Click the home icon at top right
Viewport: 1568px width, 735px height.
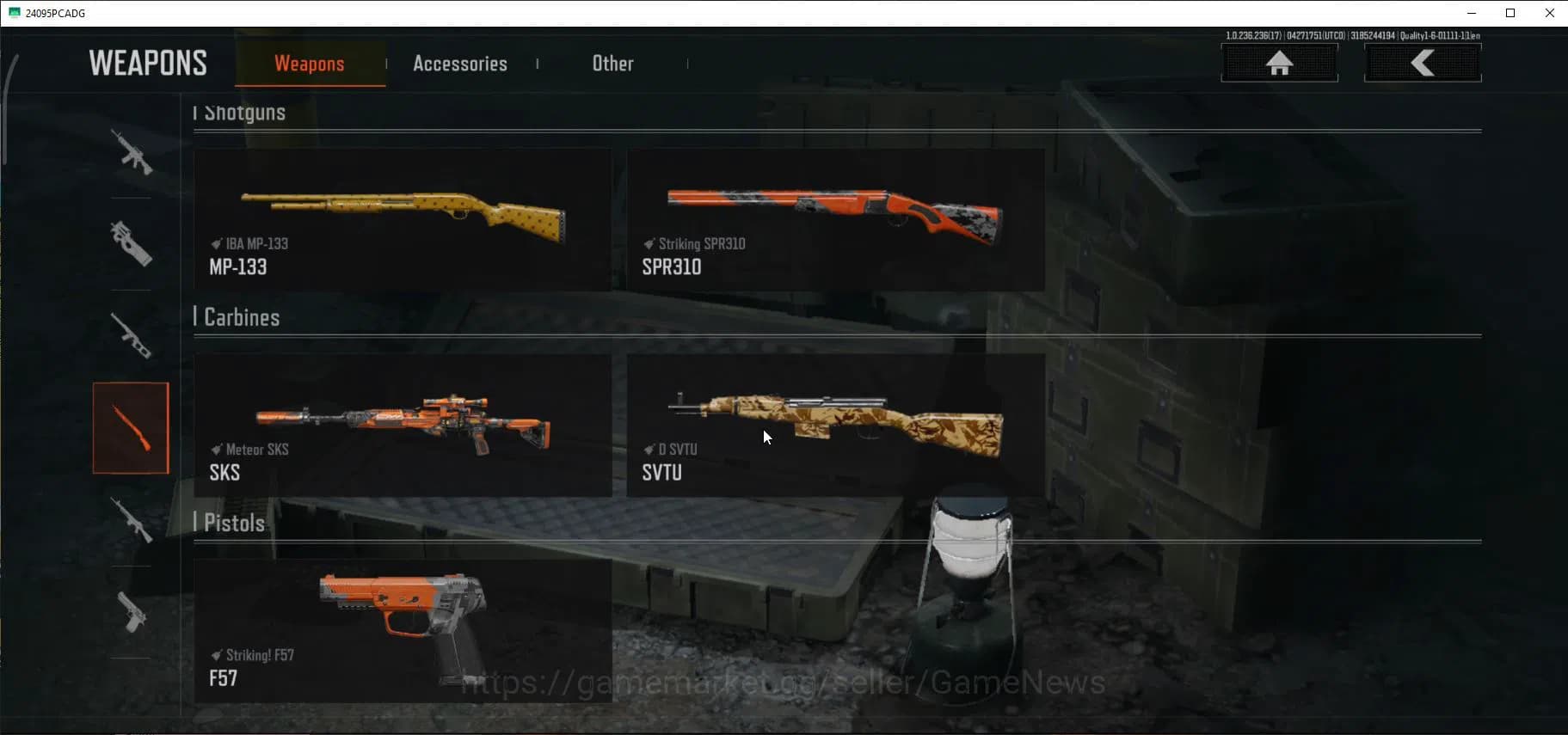[1280, 63]
